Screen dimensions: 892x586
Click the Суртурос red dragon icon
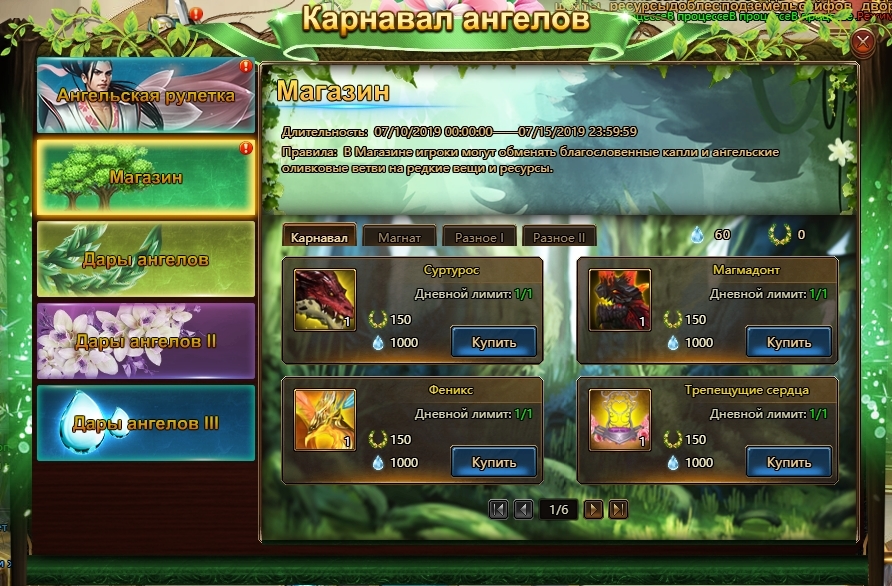325,300
